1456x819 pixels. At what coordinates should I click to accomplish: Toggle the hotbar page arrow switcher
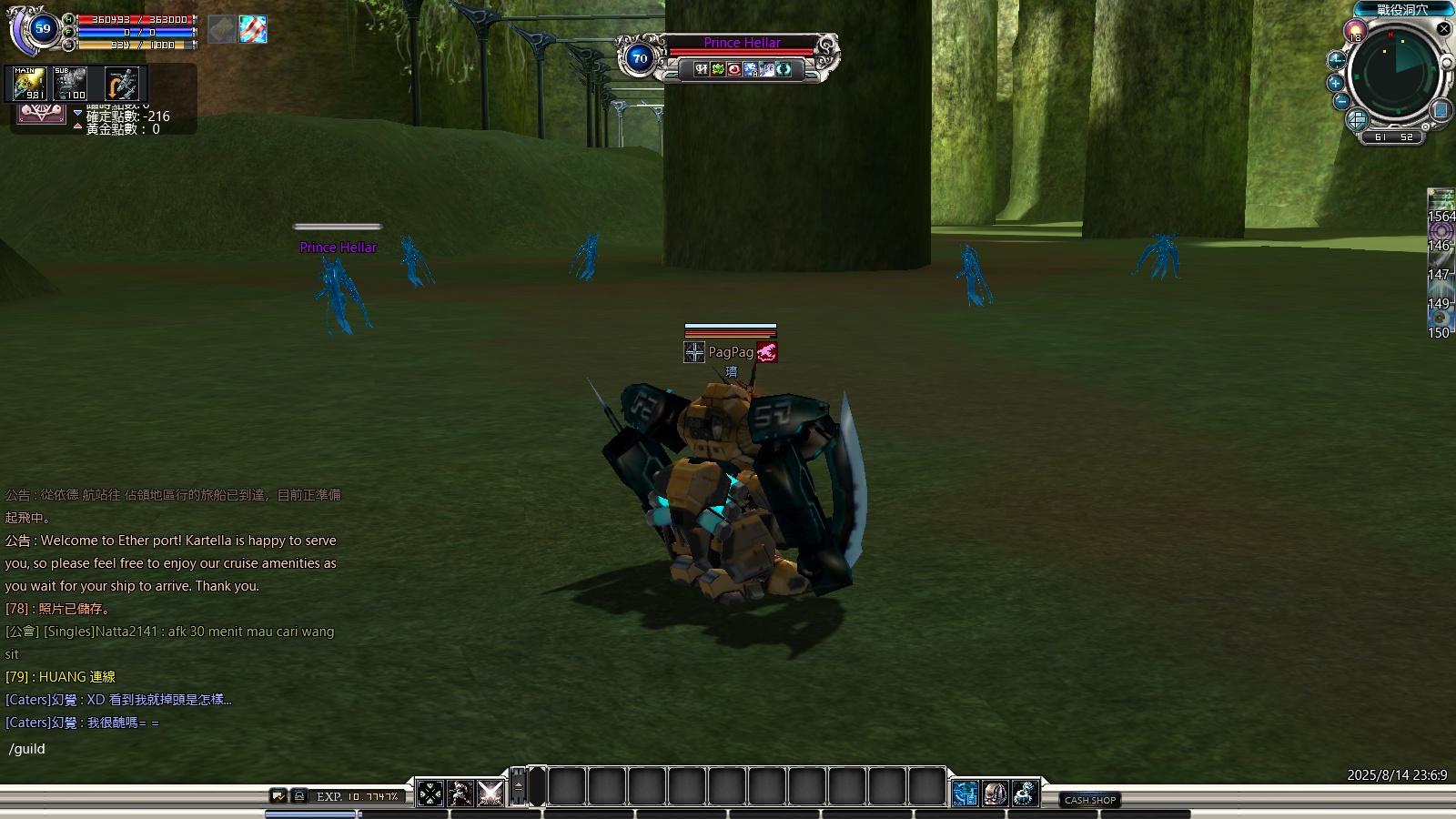coord(518,786)
